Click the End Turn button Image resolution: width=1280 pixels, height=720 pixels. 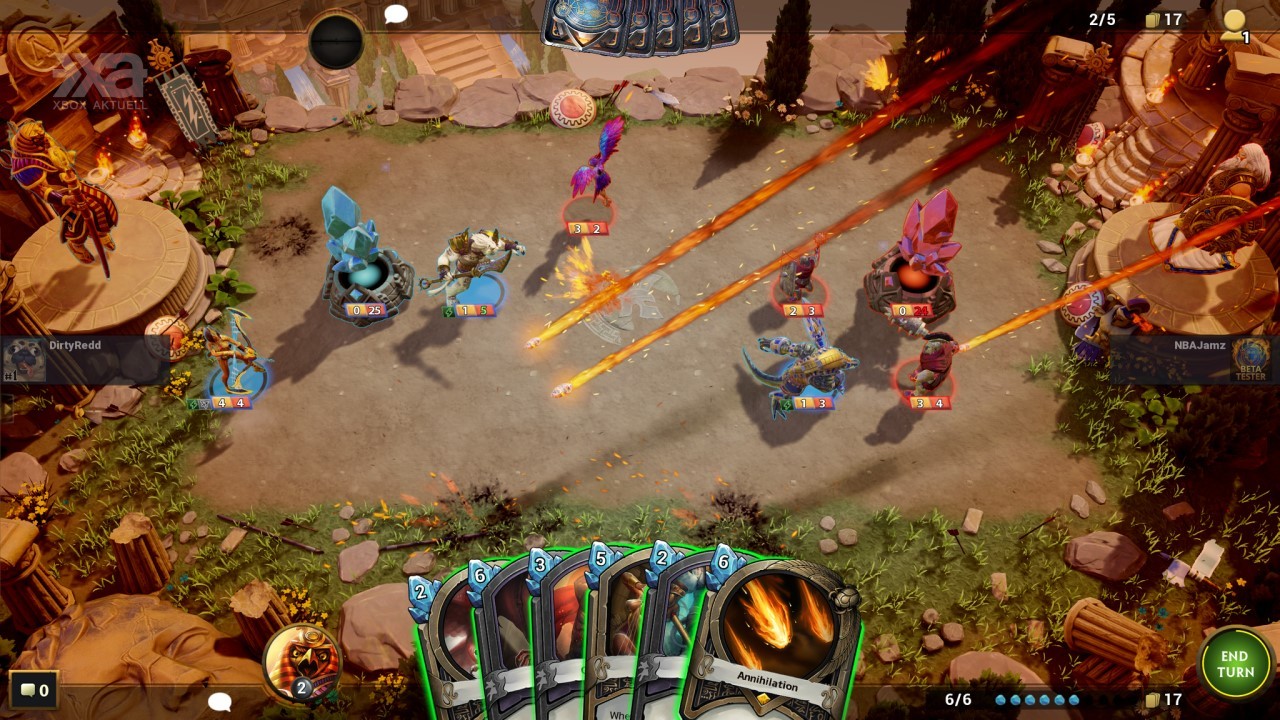pos(1235,663)
